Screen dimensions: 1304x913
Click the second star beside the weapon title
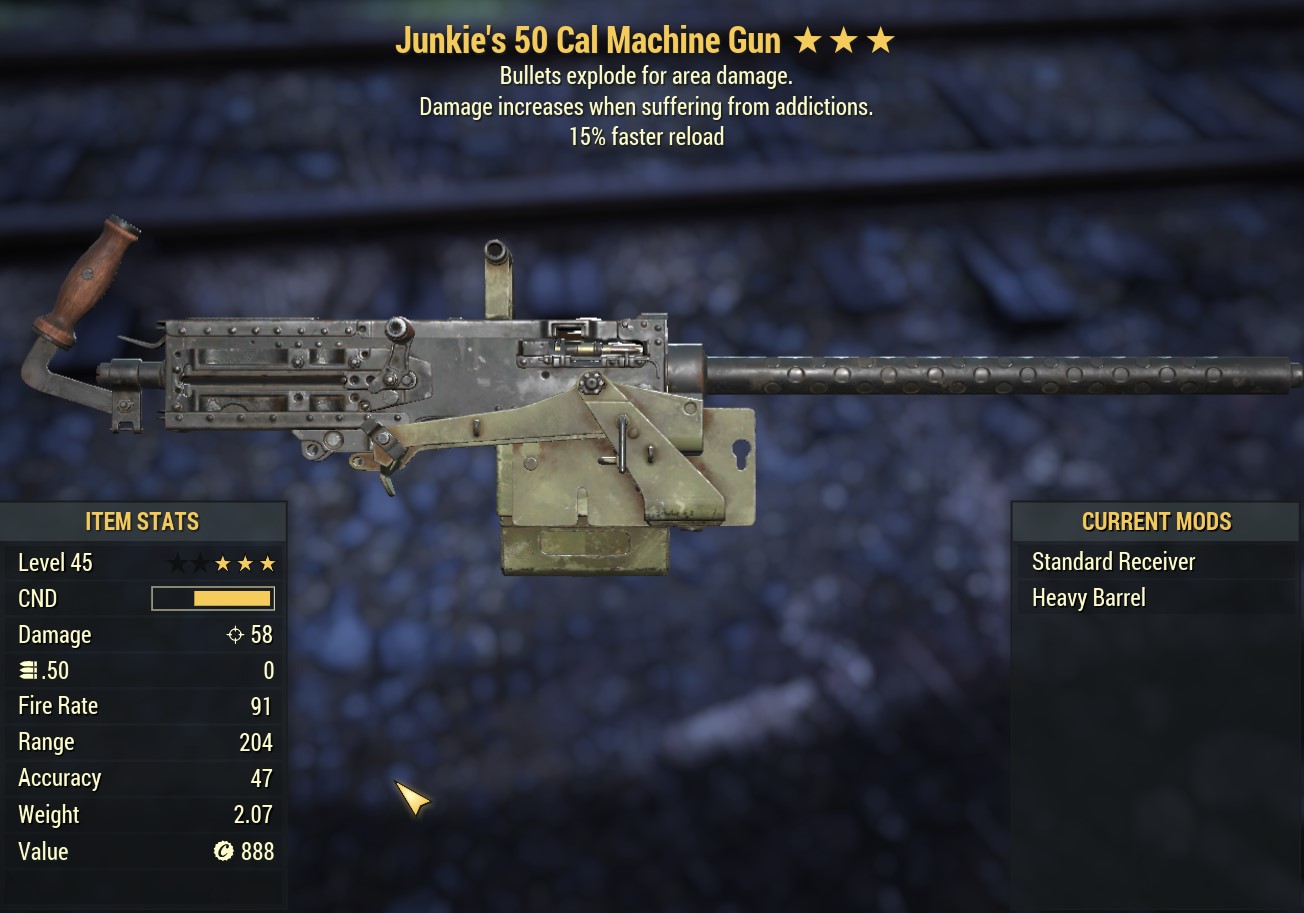pos(843,40)
